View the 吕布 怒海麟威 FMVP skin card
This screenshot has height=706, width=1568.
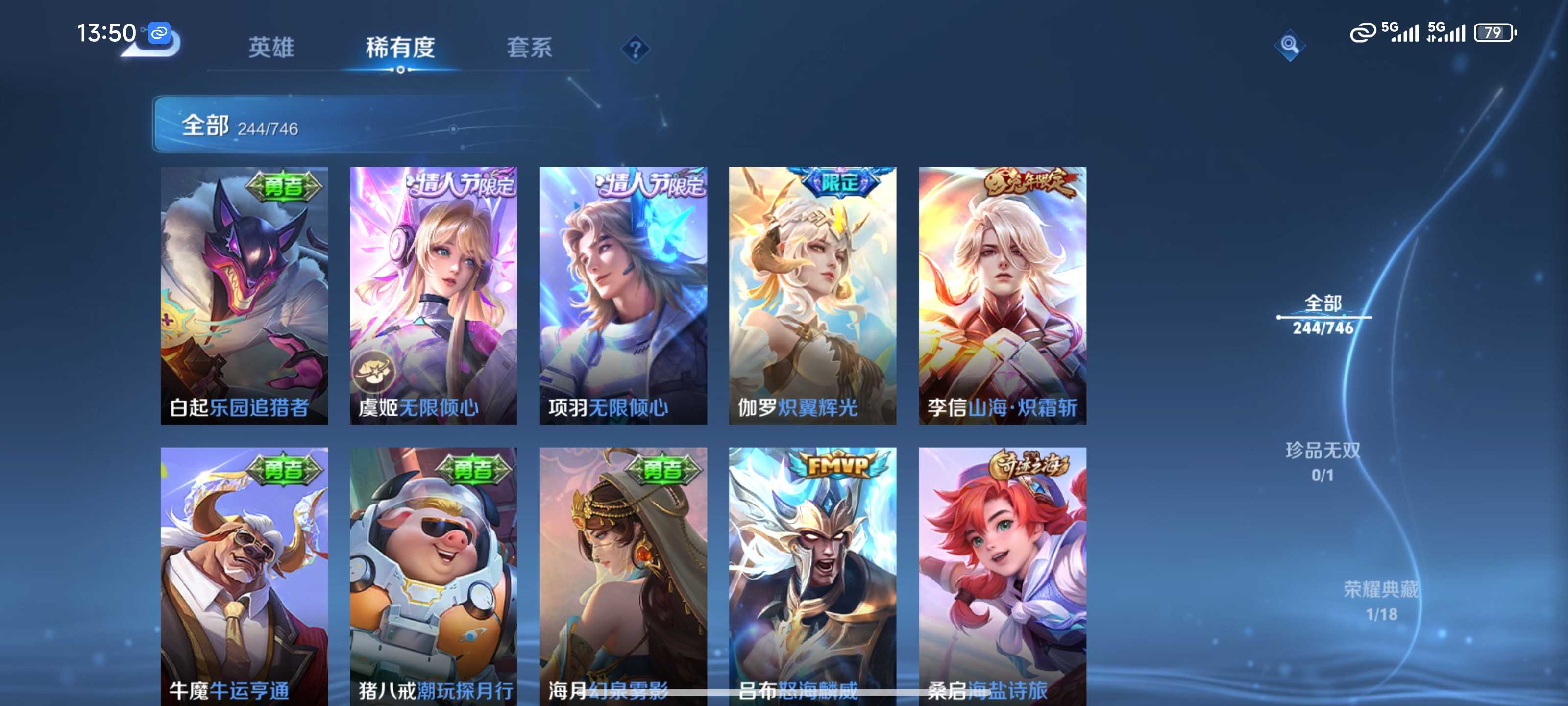812,576
